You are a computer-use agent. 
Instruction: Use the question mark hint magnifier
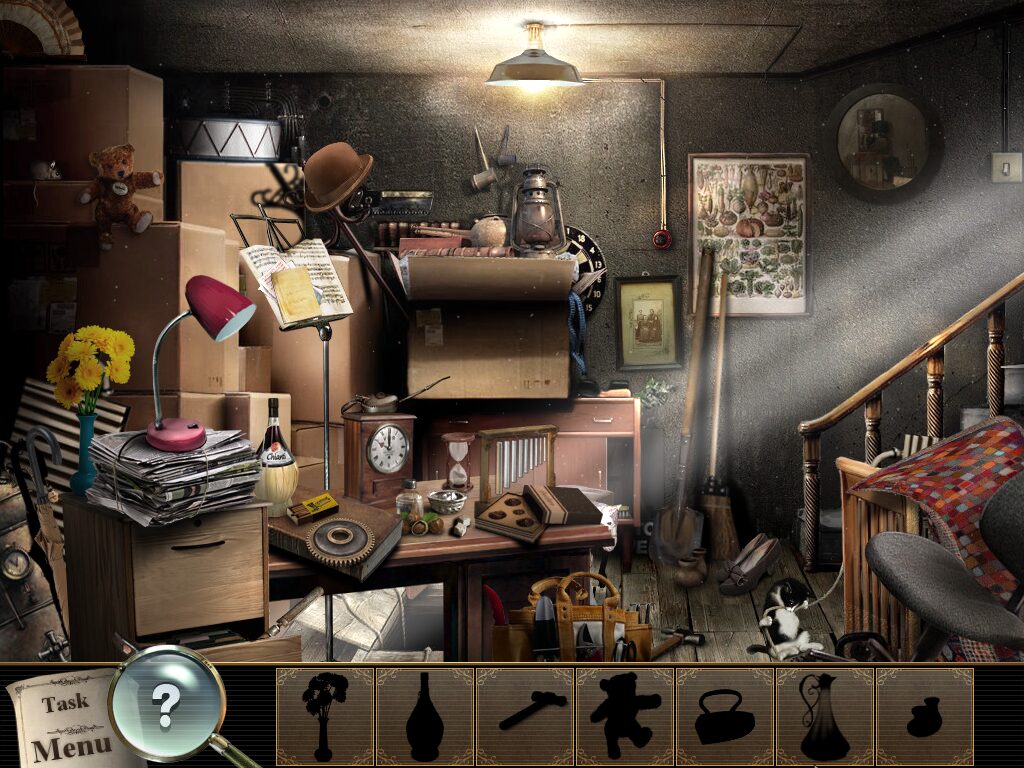166,705
